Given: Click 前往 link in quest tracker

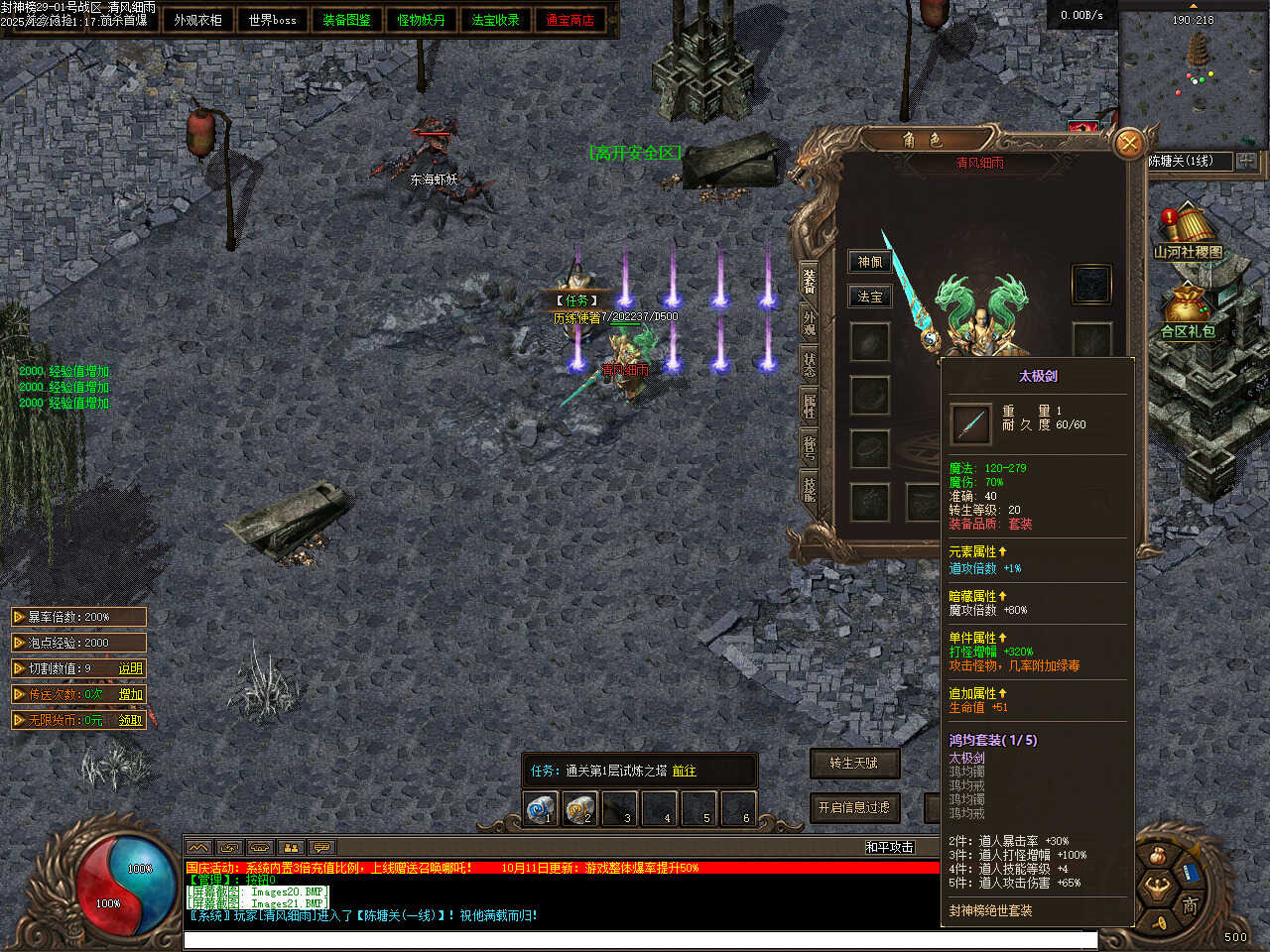Looking at the screenshot, I should tap(684, 771).
